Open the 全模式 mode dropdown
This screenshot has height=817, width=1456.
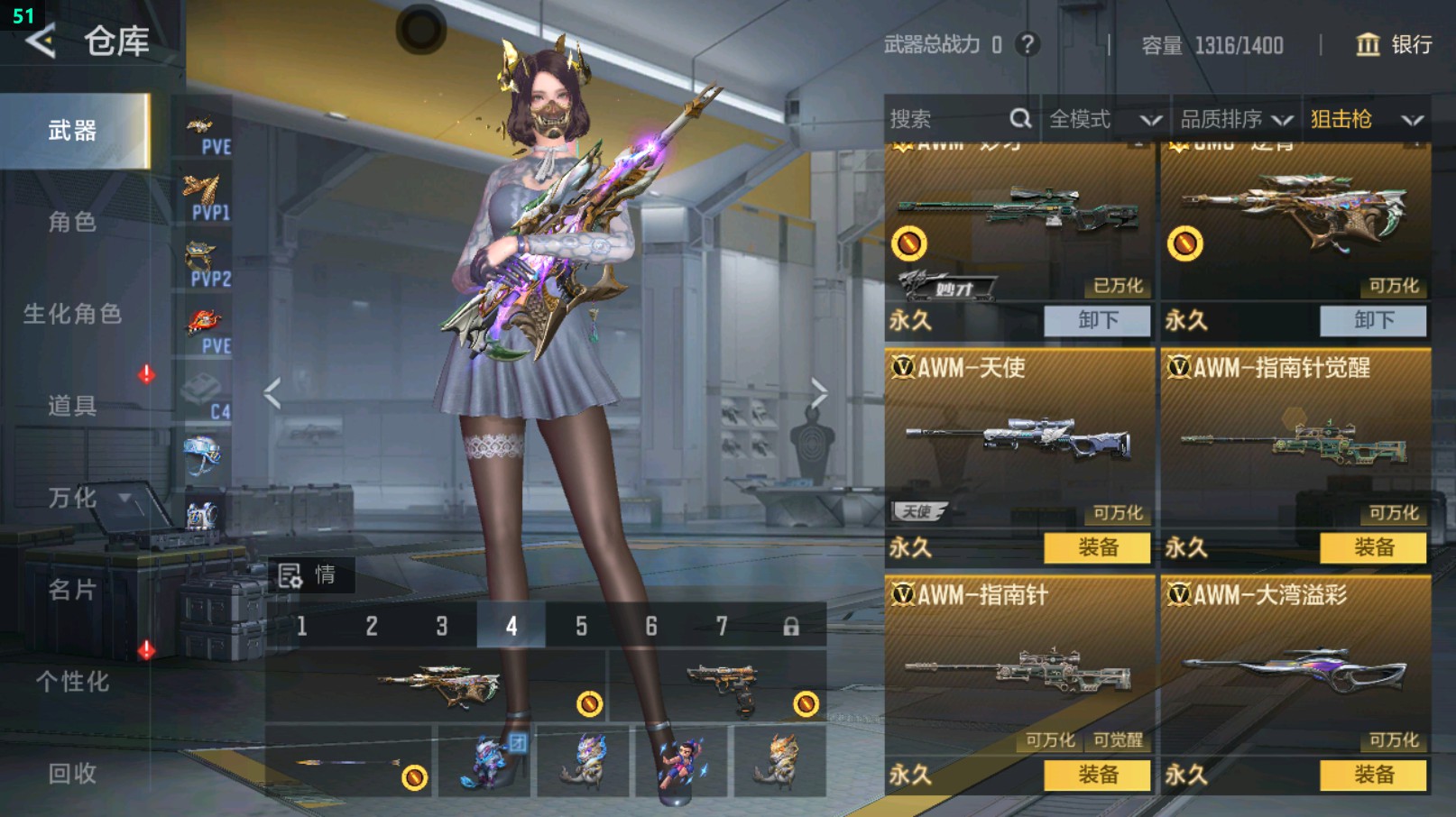[x=1104, y=119]
